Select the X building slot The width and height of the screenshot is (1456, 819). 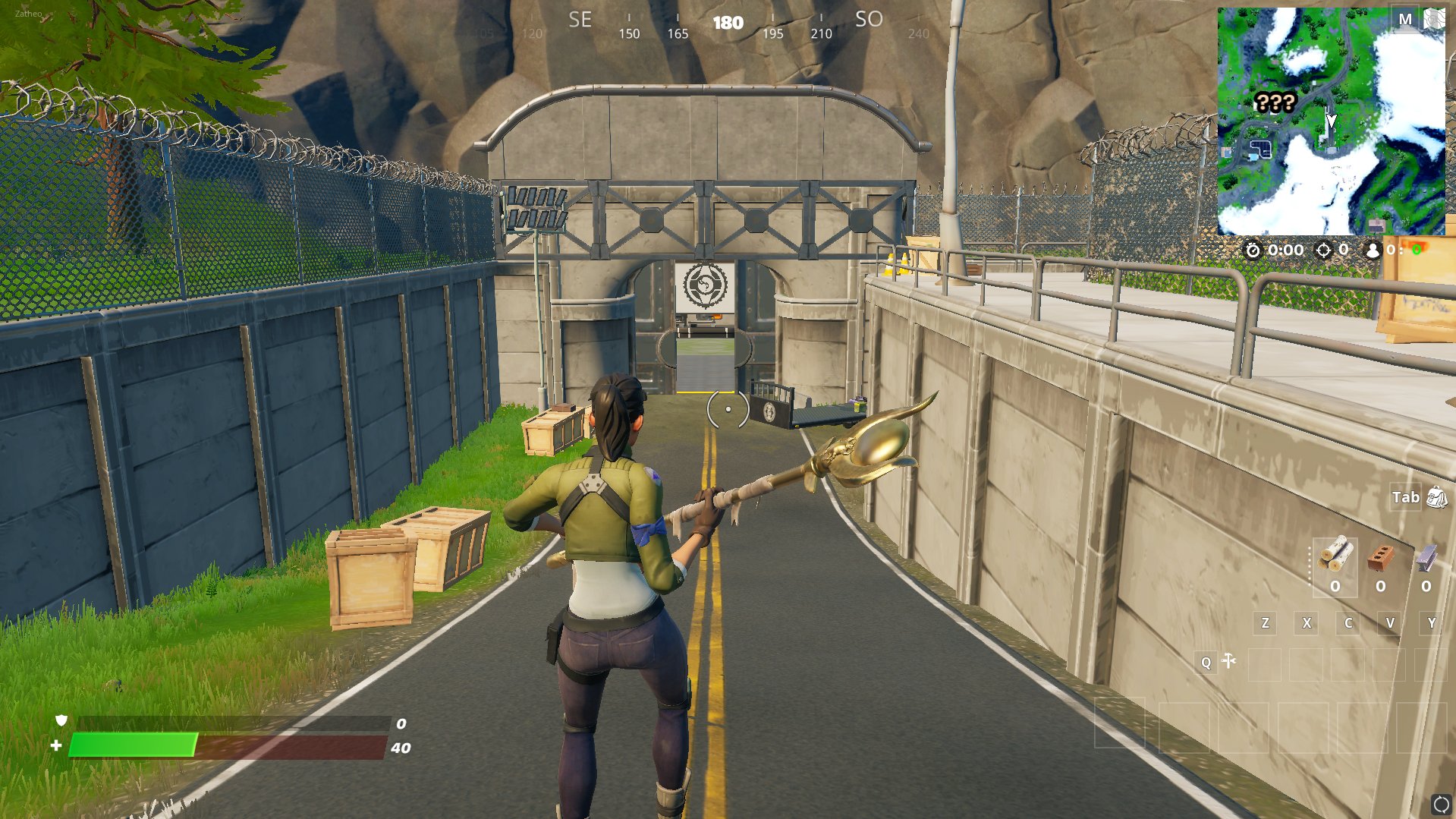coord(1307,622)
